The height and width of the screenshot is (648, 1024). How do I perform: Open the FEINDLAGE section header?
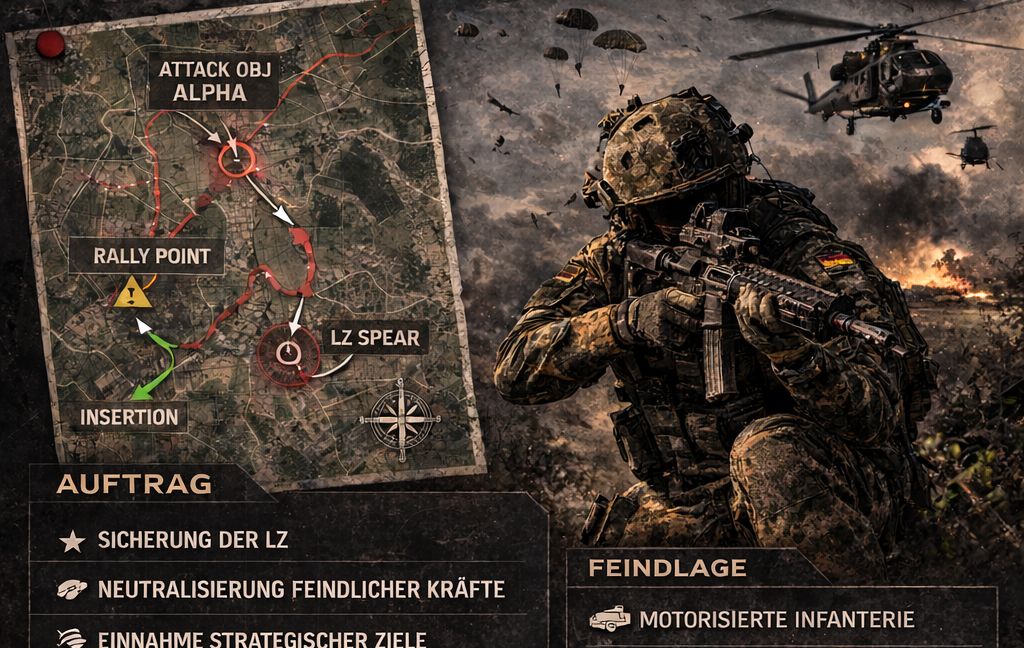[x=668, y=568]
